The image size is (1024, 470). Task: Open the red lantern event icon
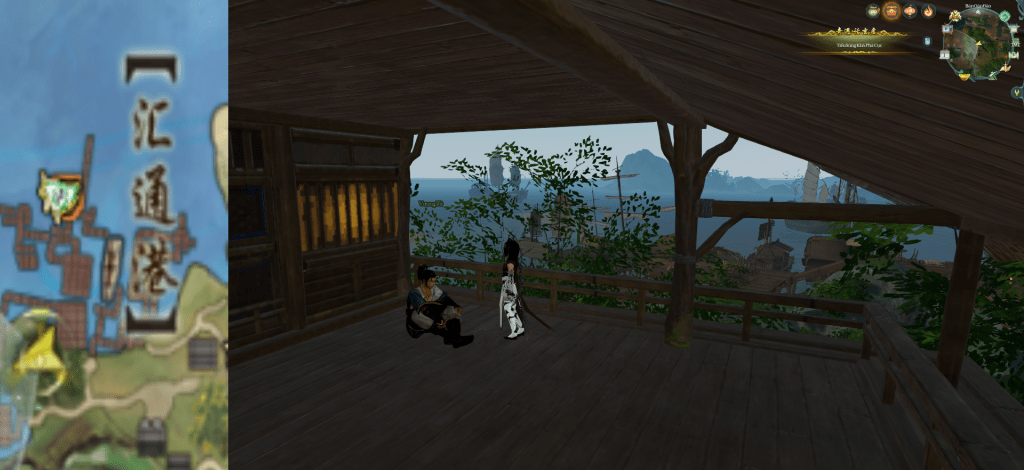[x=910, y=11]
